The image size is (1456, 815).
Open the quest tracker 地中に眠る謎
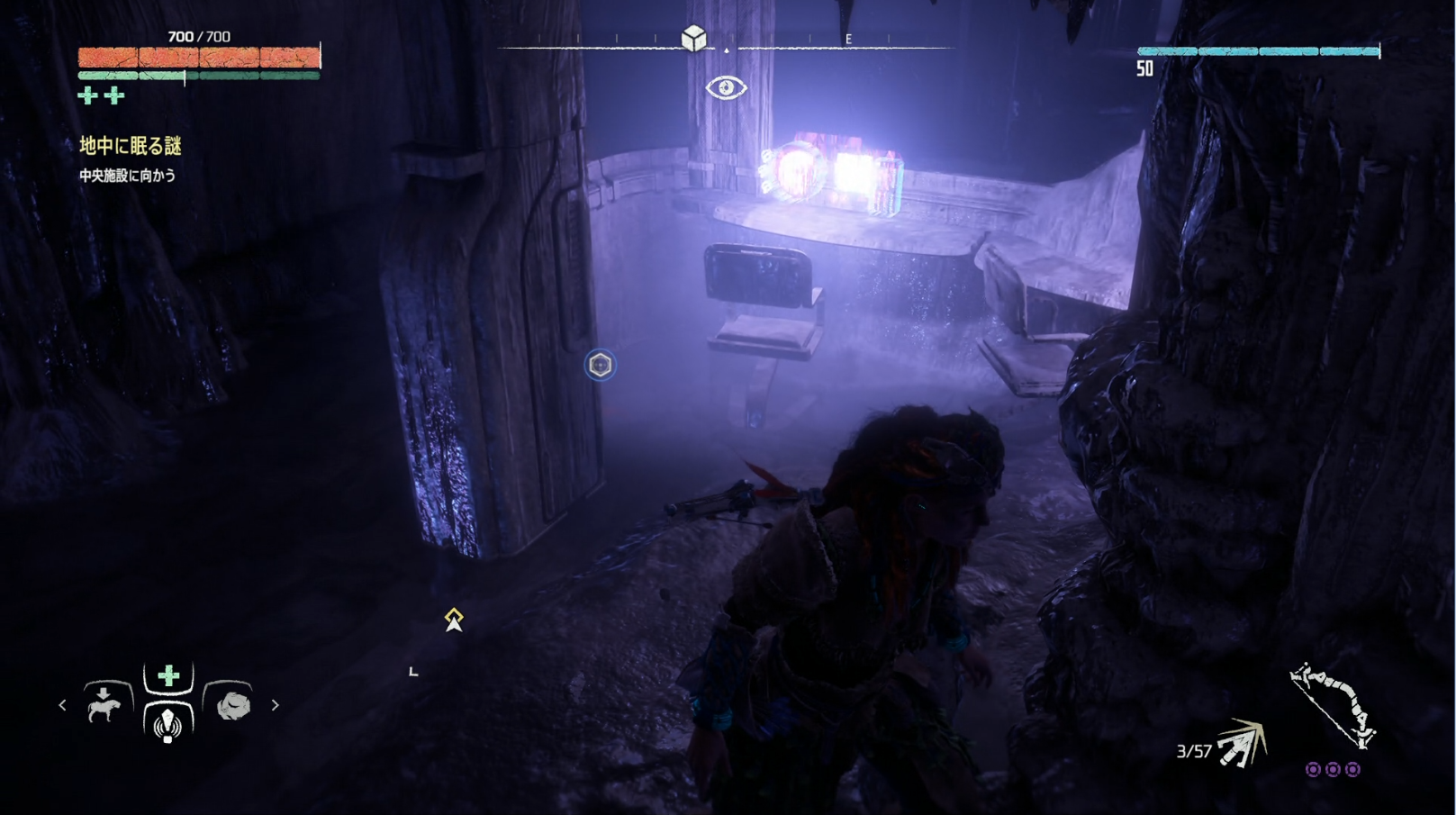[131, 146]
